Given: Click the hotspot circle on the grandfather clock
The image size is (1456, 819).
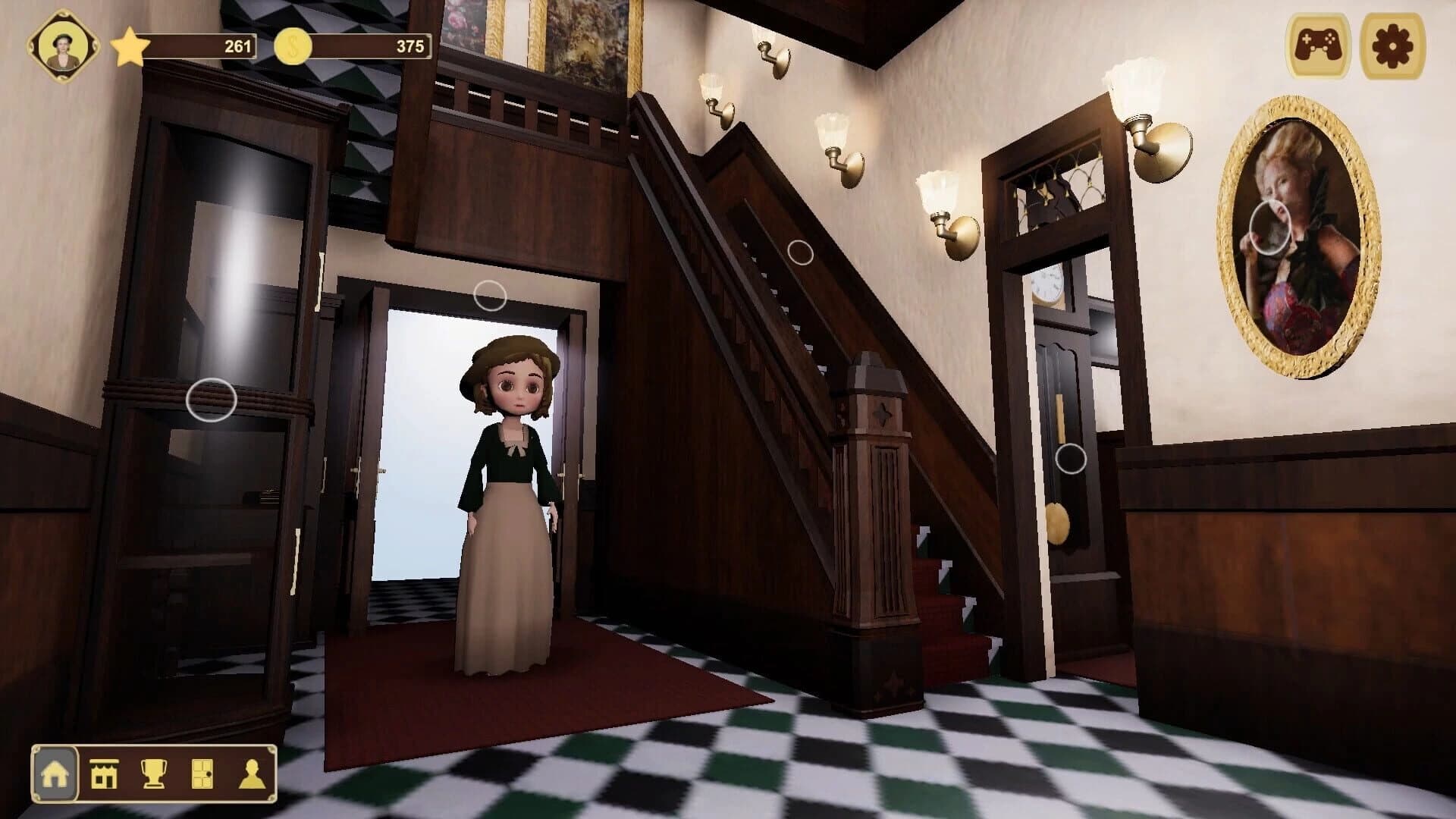Looking at the screenshot, I should pos(1070,459).
